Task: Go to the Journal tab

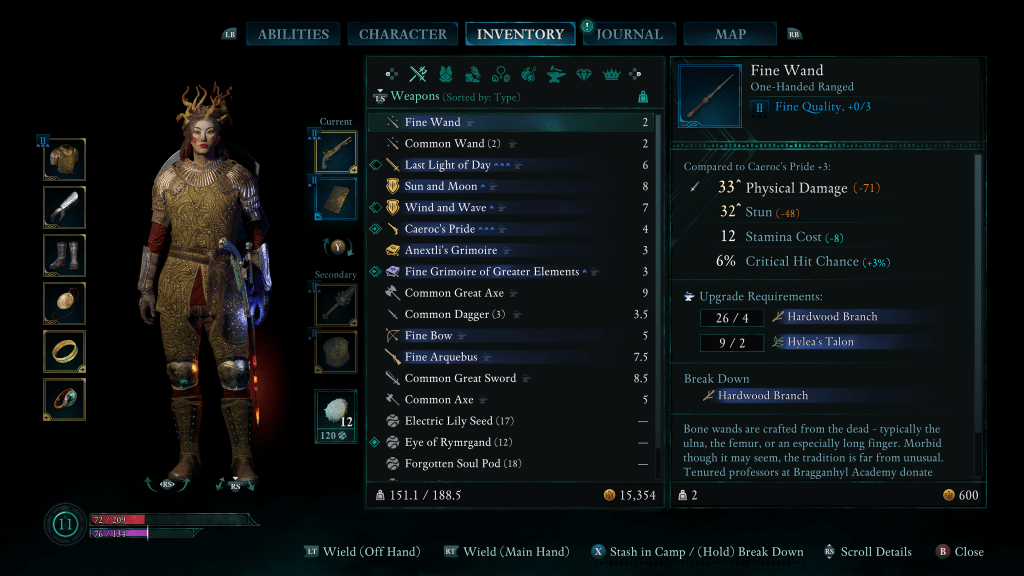Action: point(629,34)
